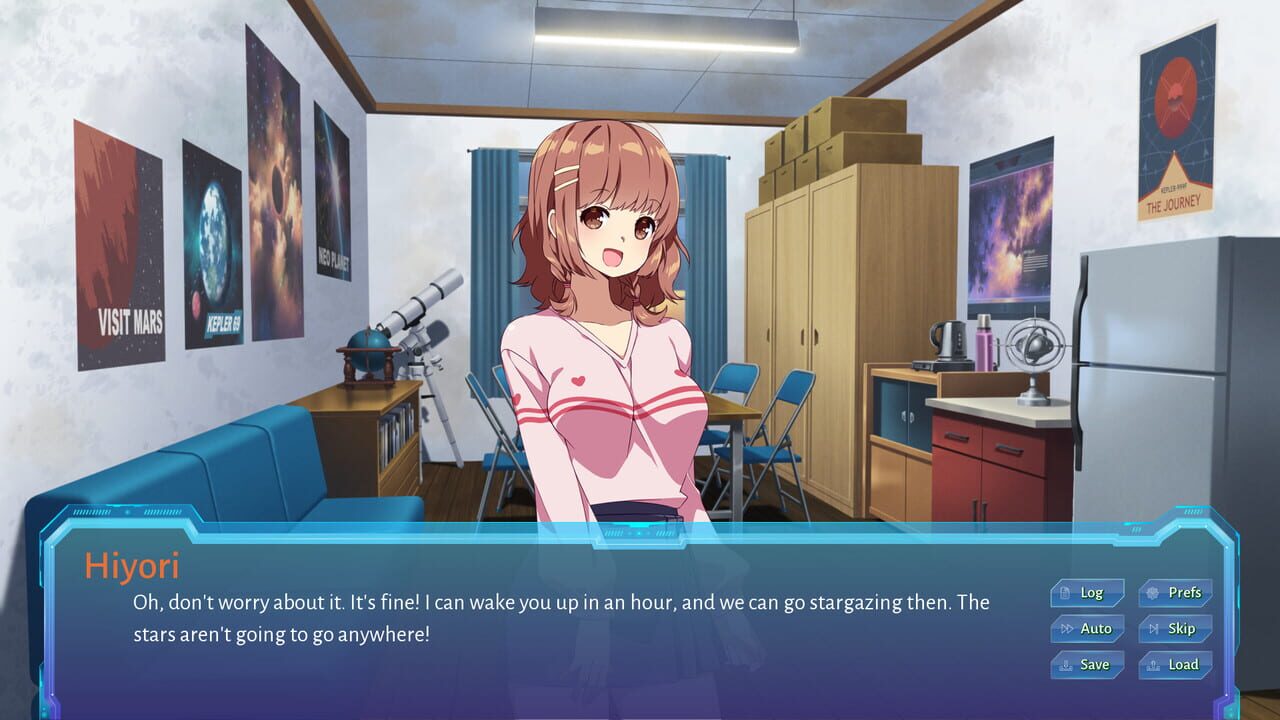Click the gear icon on the Prefs button

pyautogui.click(x=1152, y=593)
